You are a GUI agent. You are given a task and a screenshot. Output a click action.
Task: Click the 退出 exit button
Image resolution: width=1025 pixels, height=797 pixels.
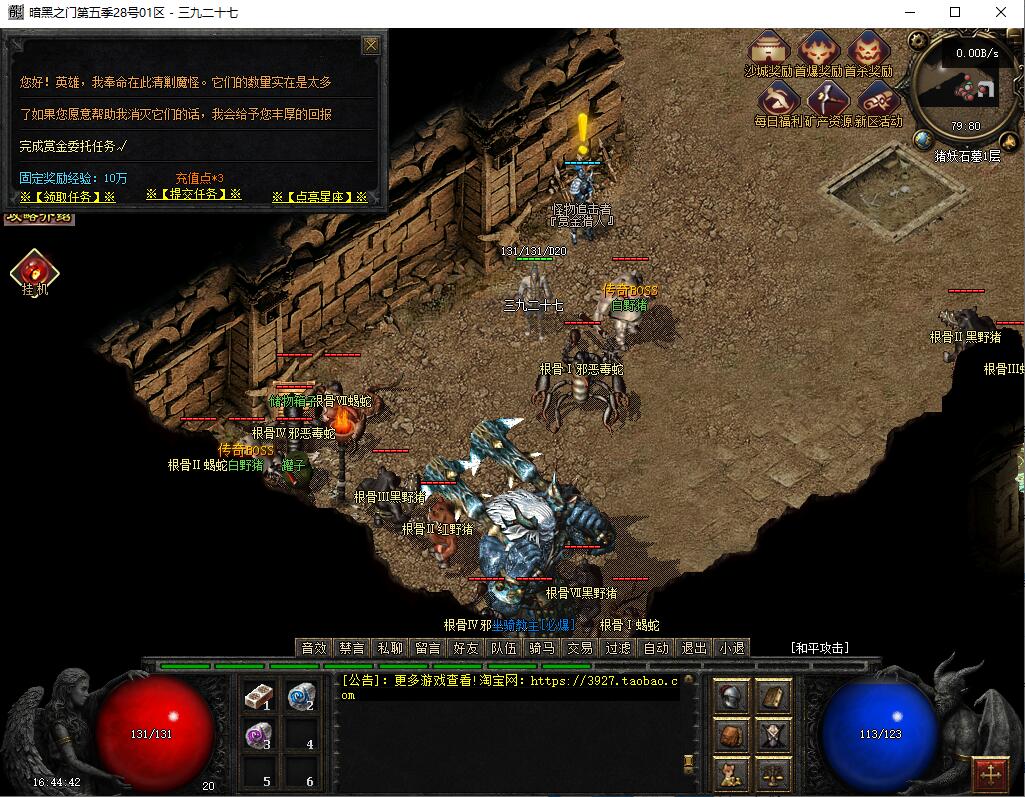694,648
